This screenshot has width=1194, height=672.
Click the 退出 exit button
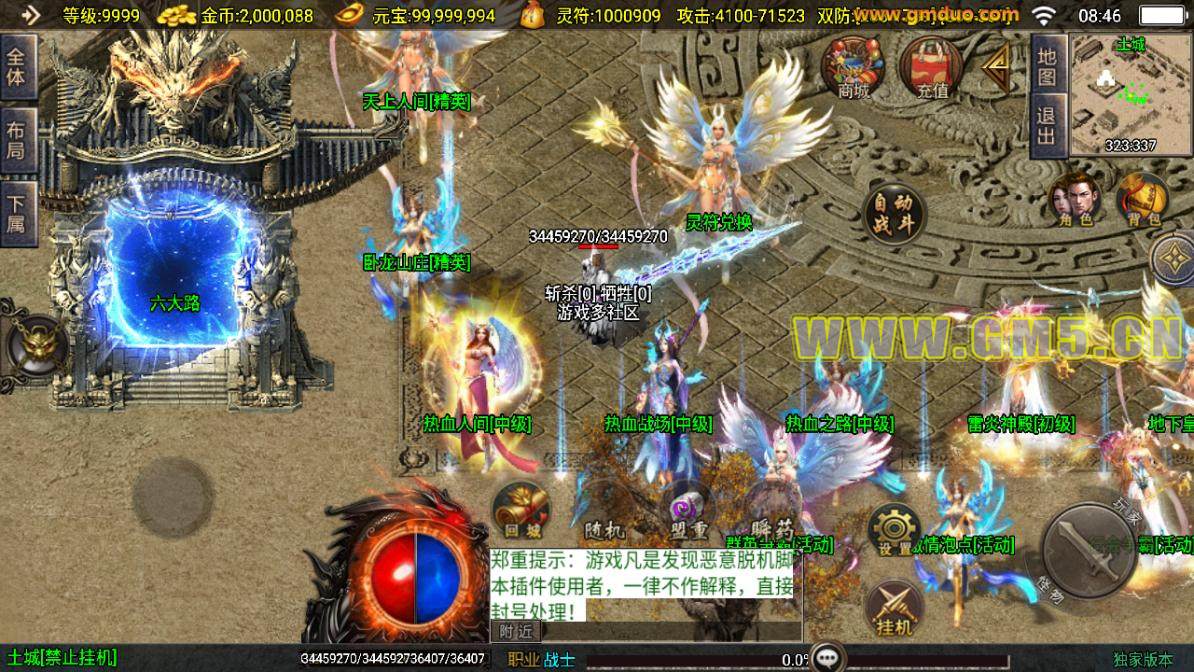click(x=1046, y=126)
